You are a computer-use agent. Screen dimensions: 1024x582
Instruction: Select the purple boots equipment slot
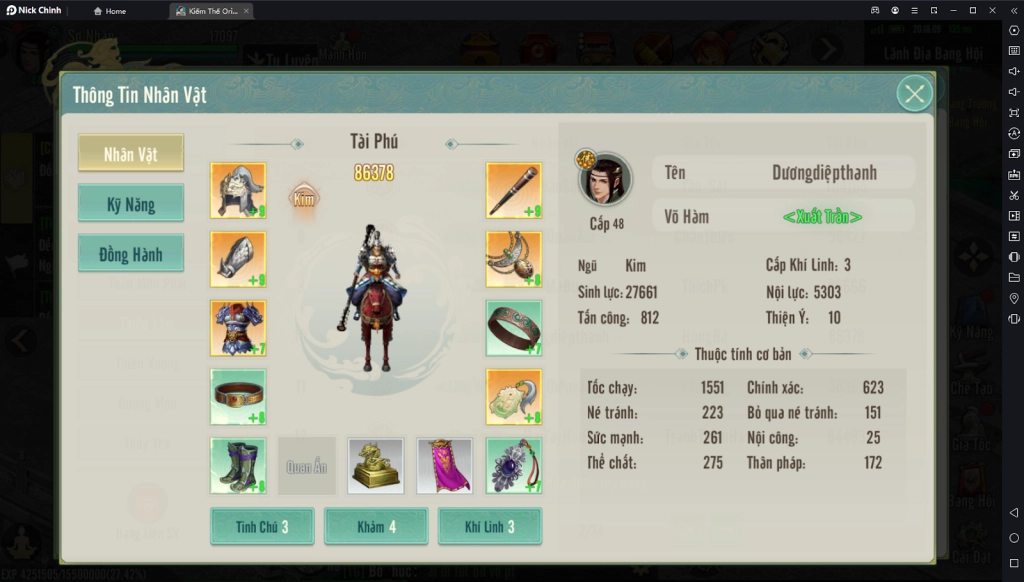(238, 466)
